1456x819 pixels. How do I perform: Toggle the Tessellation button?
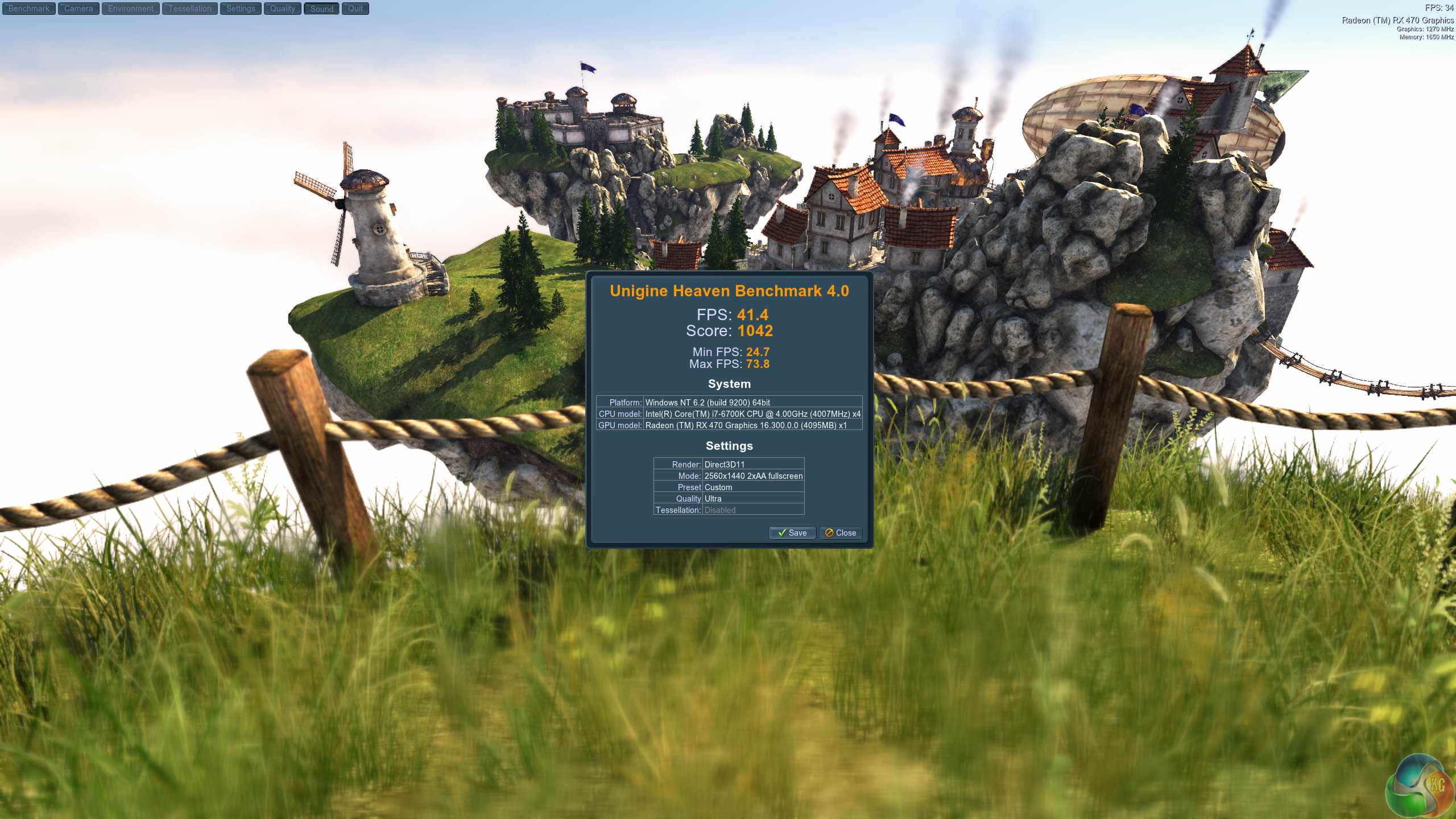pos(189,9)
